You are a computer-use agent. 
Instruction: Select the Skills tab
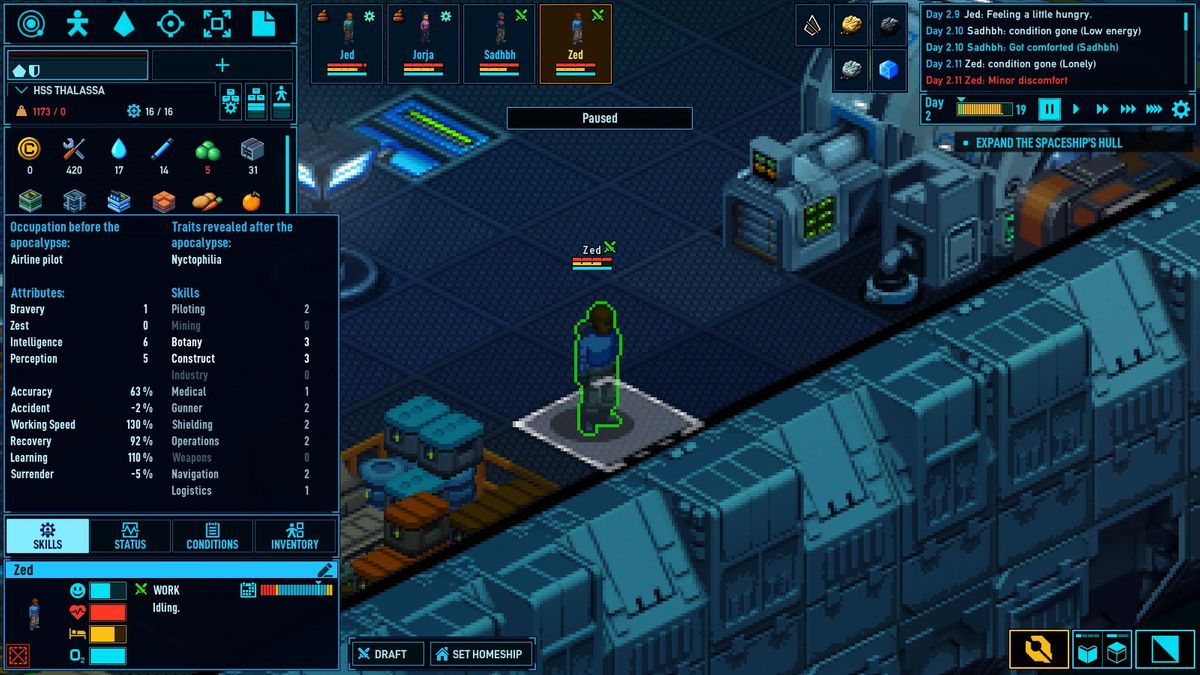pos(47,536)
